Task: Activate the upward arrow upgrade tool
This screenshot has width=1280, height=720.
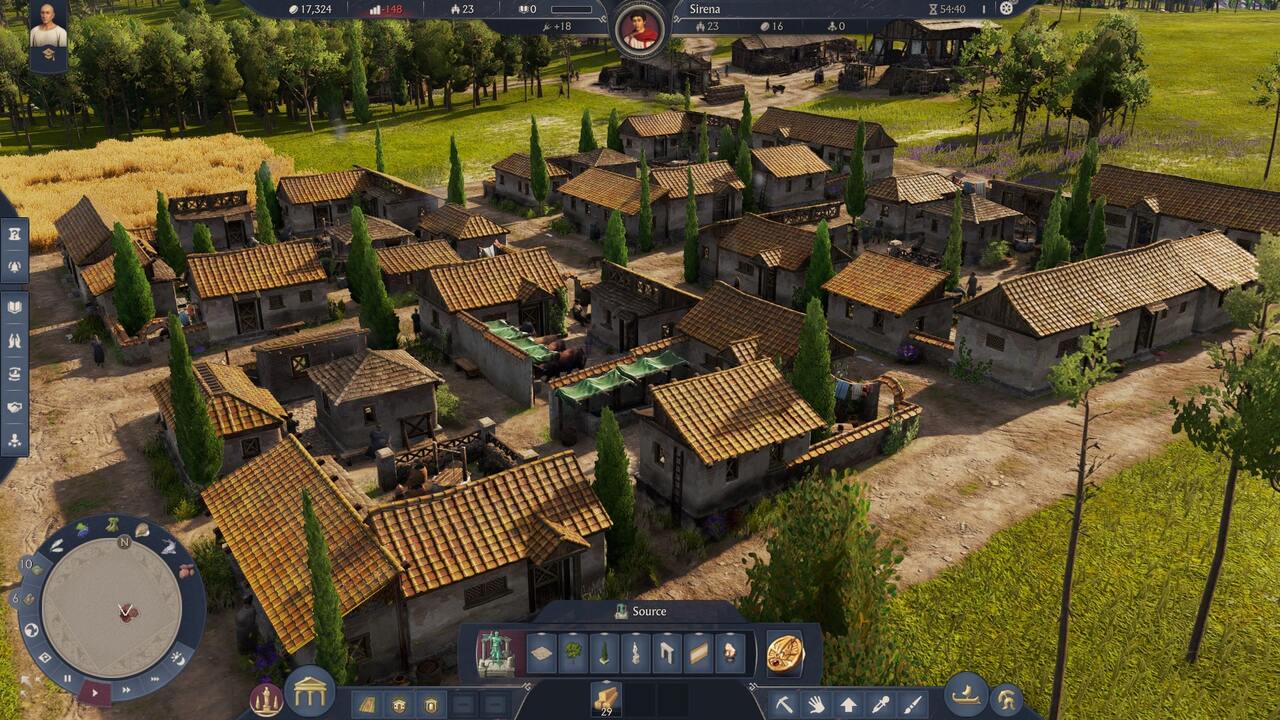Action: coord(848,704)
